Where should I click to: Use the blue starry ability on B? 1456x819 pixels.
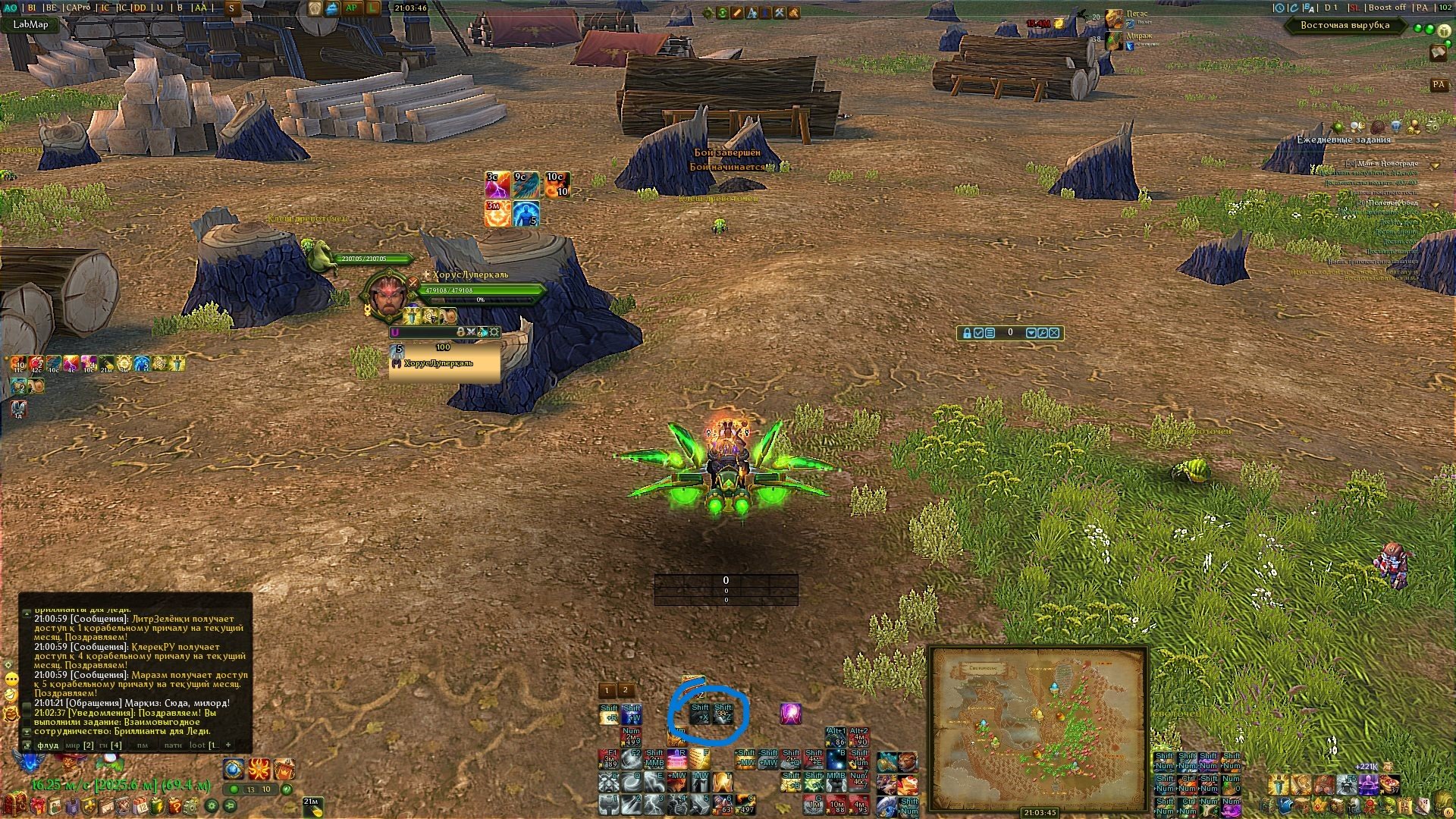pos(836,758)
